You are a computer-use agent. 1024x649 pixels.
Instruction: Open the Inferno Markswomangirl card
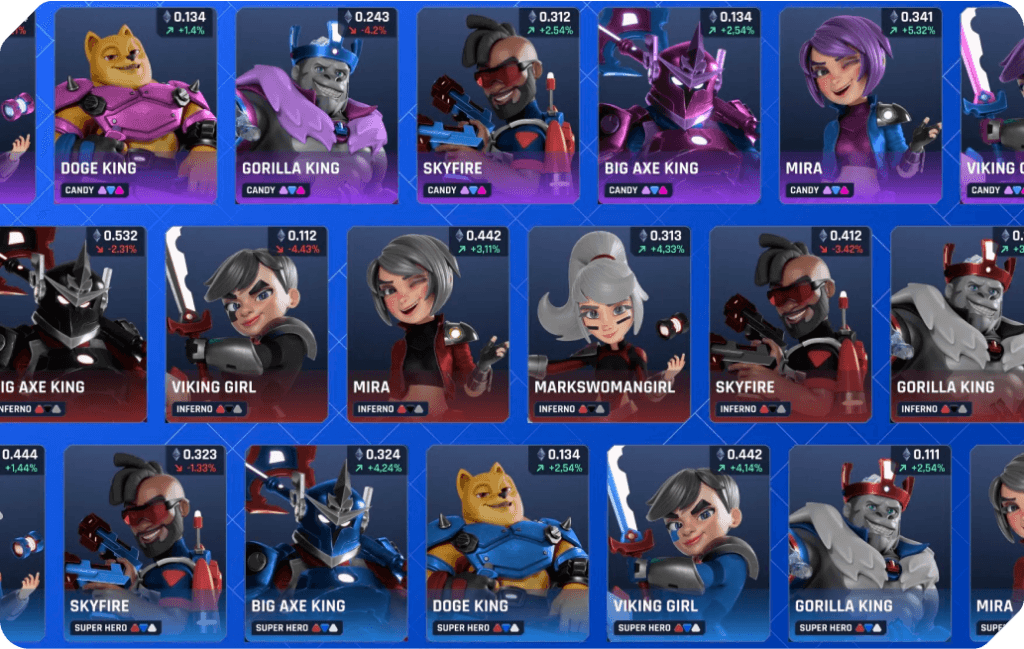609,324
